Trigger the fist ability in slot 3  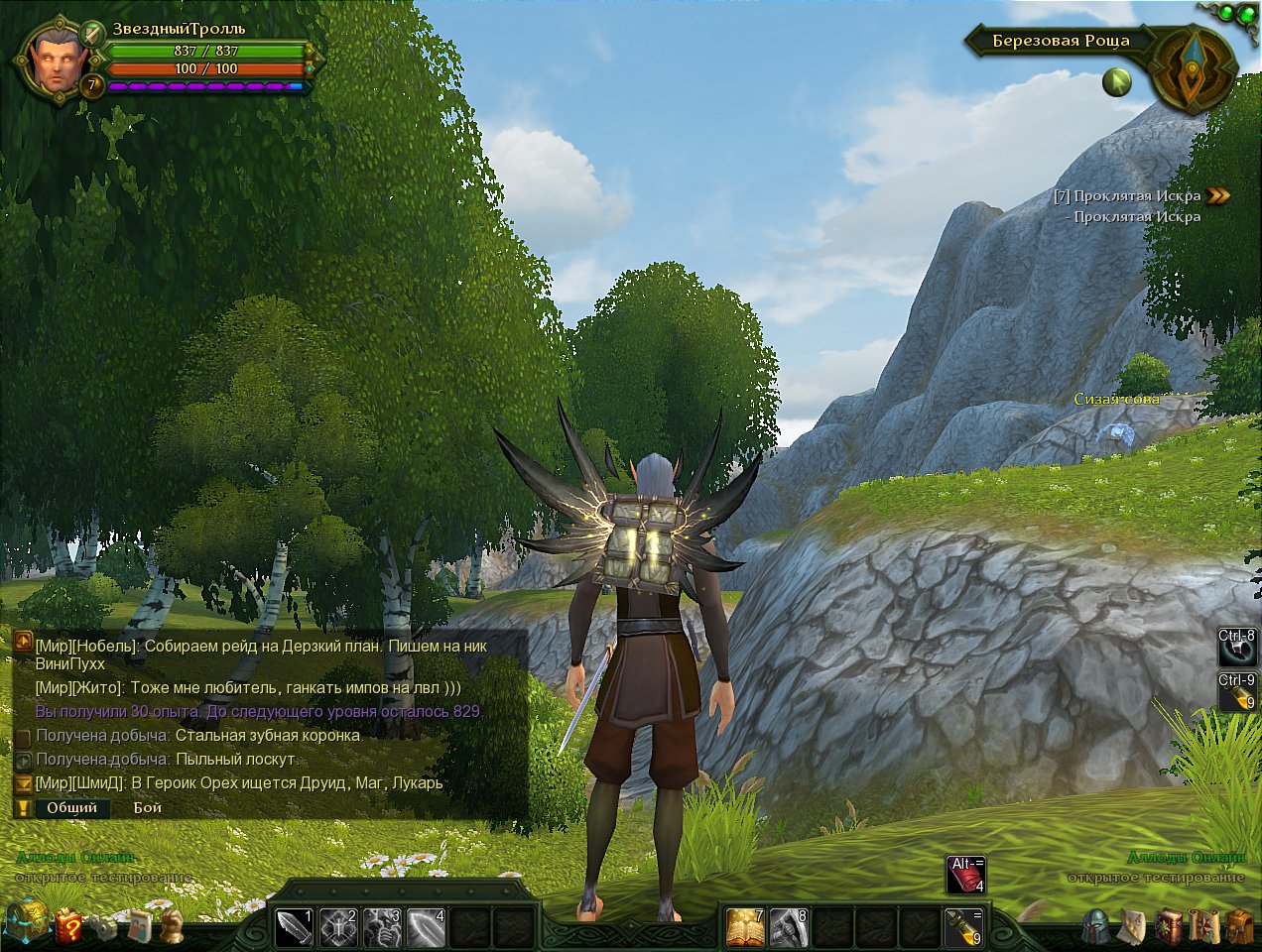click(382, 927)
